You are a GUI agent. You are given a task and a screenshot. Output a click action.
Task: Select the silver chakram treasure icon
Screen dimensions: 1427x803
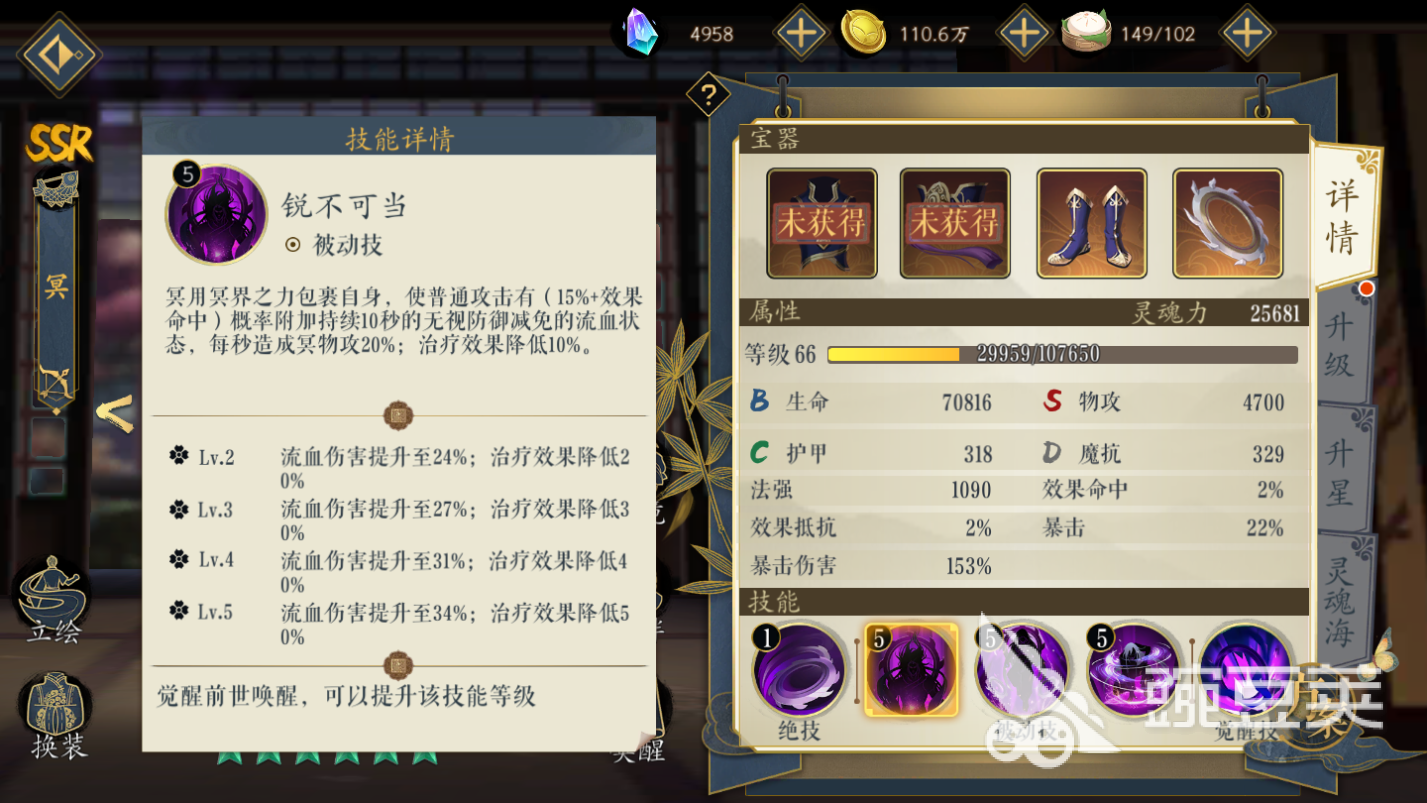pyautogui.click(x=1227, y=222)
